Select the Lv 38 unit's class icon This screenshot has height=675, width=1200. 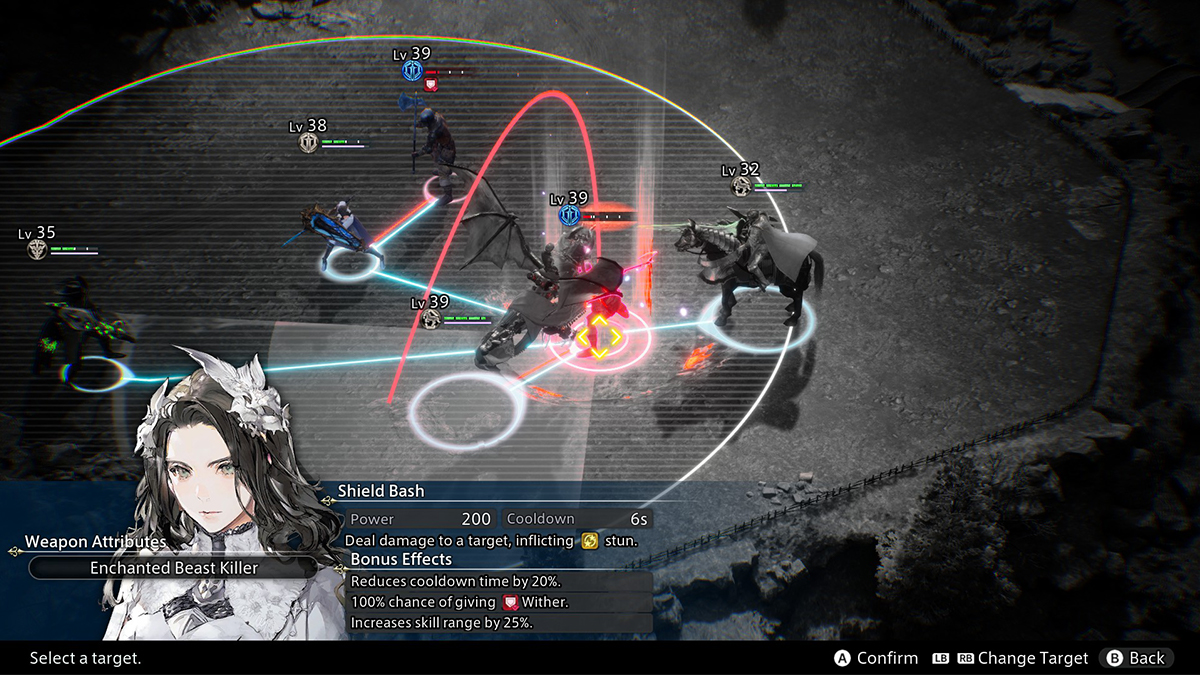309,143
